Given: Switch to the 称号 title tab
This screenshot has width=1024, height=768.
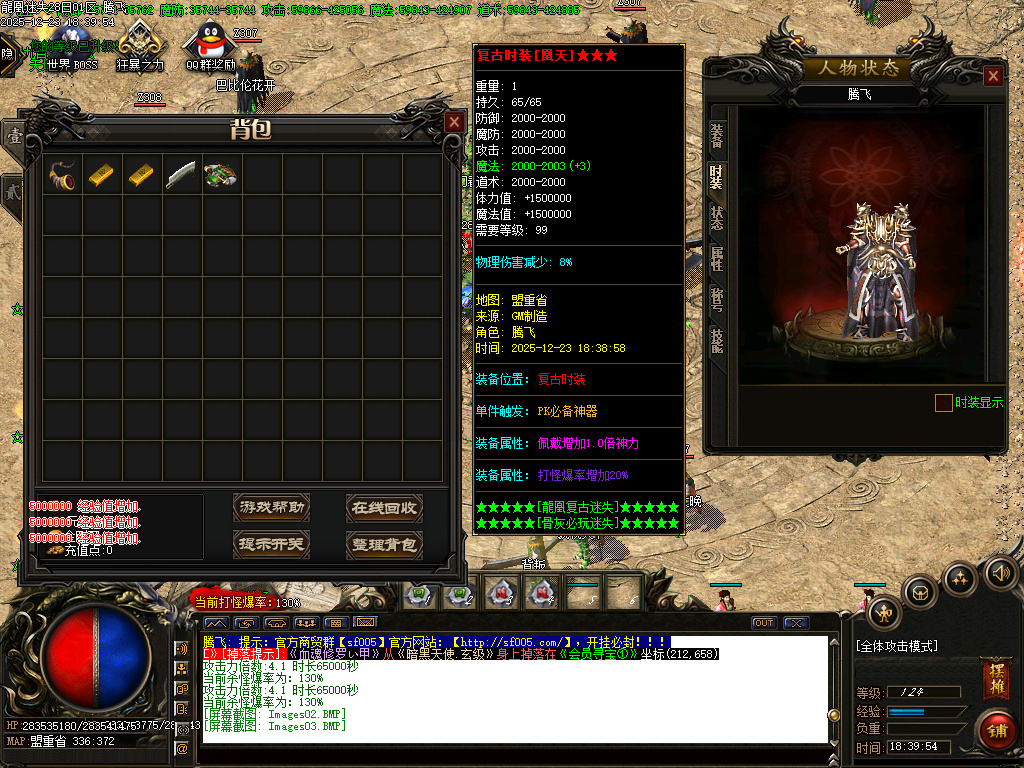Looking at the screenshot, I should [717, 299].
